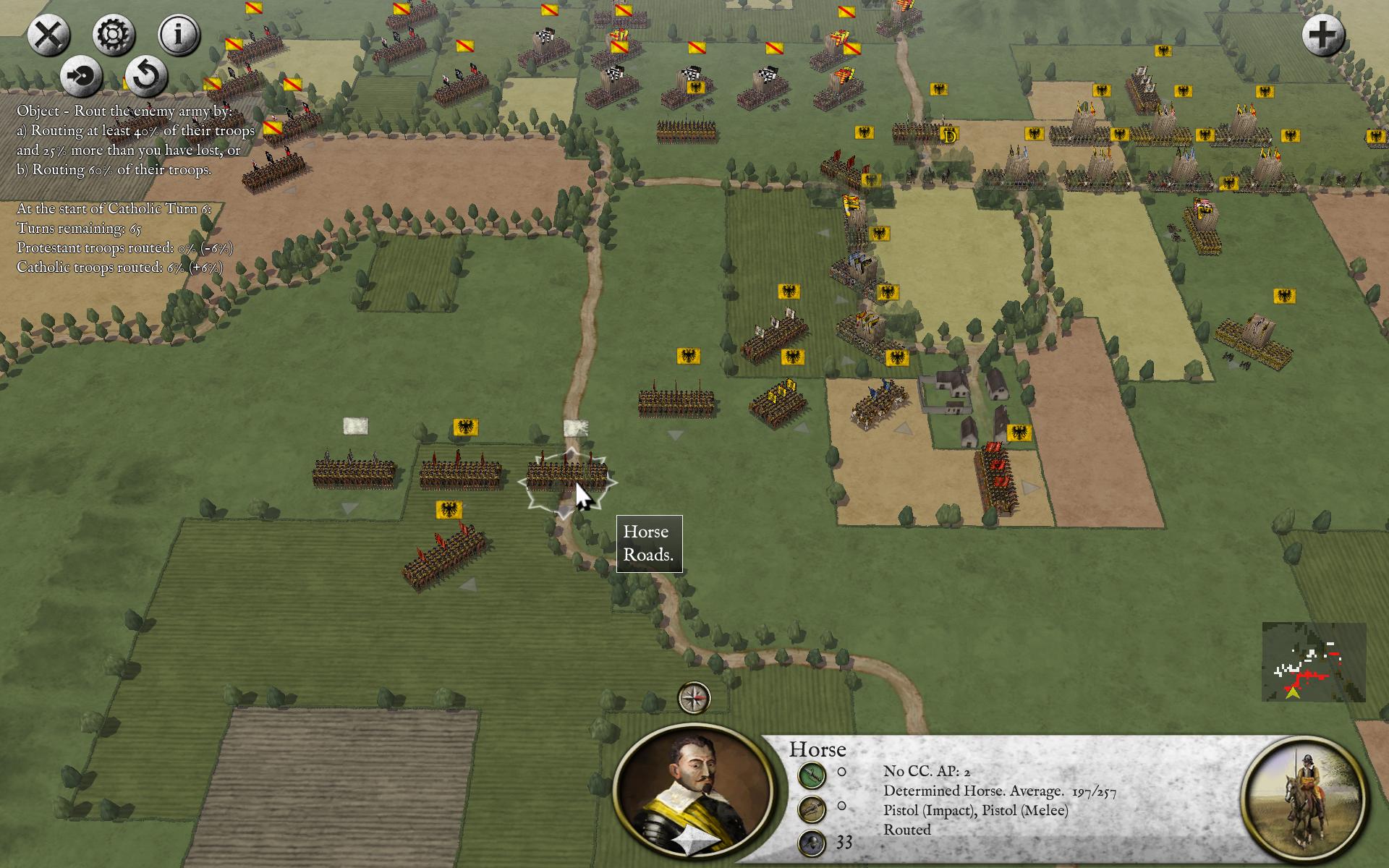This screenshot has width=1389, height=868.
Task: Click the battlefield minimap
Action: 1314,662
